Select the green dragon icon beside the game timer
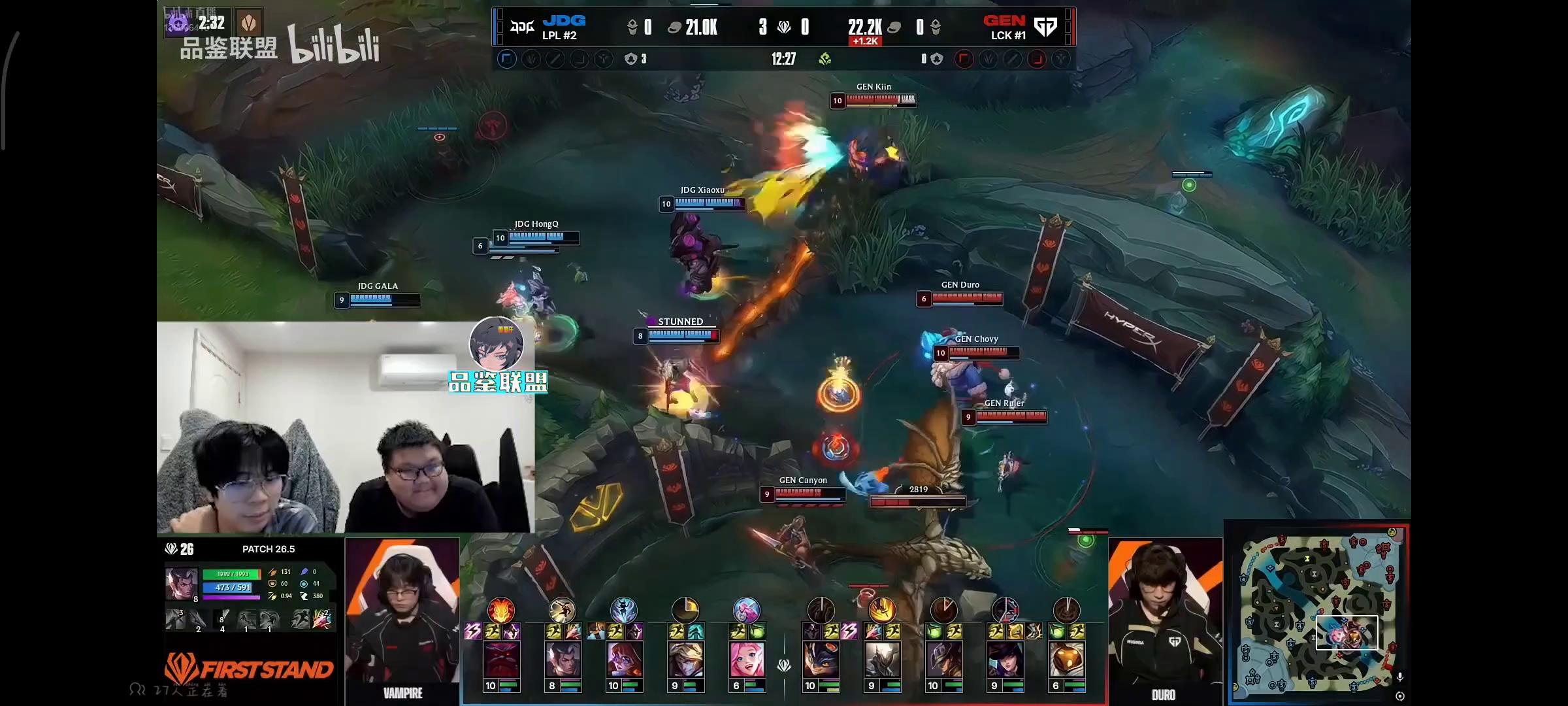The image size is (1568, 706). coord(825,59)
